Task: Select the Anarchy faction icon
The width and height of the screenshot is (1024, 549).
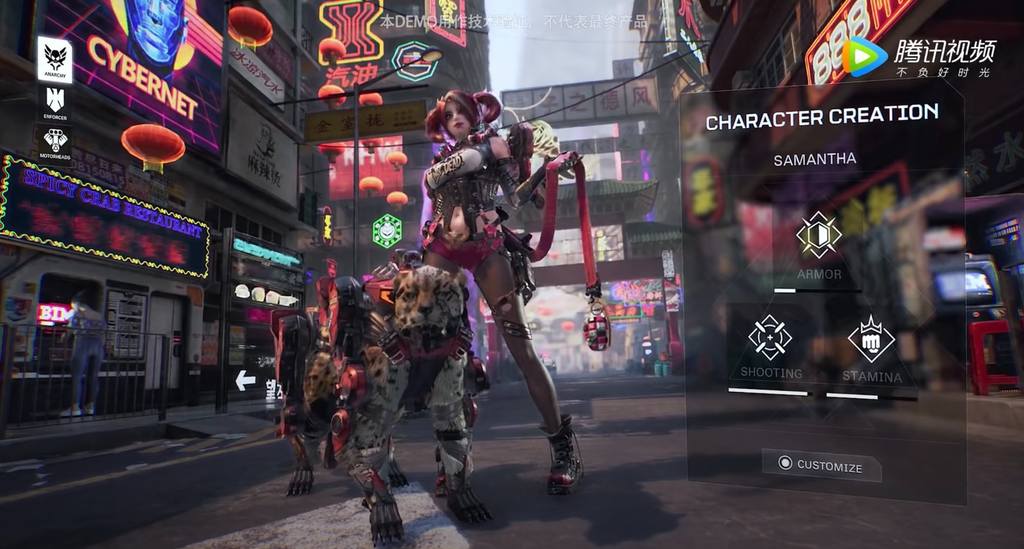Action: tap(55, 59)
